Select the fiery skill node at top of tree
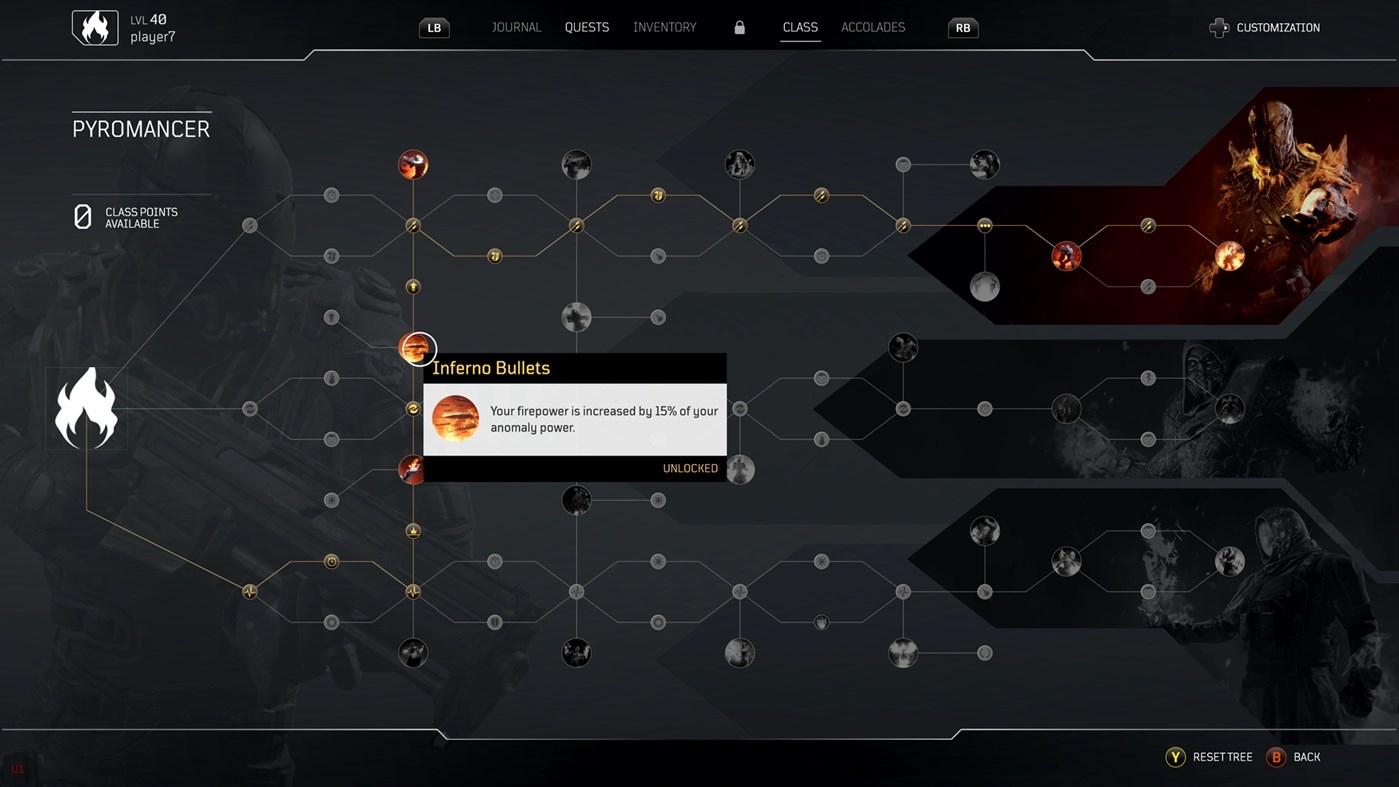The height and width of the screenshot is (787, 1399). pos(413,164)
